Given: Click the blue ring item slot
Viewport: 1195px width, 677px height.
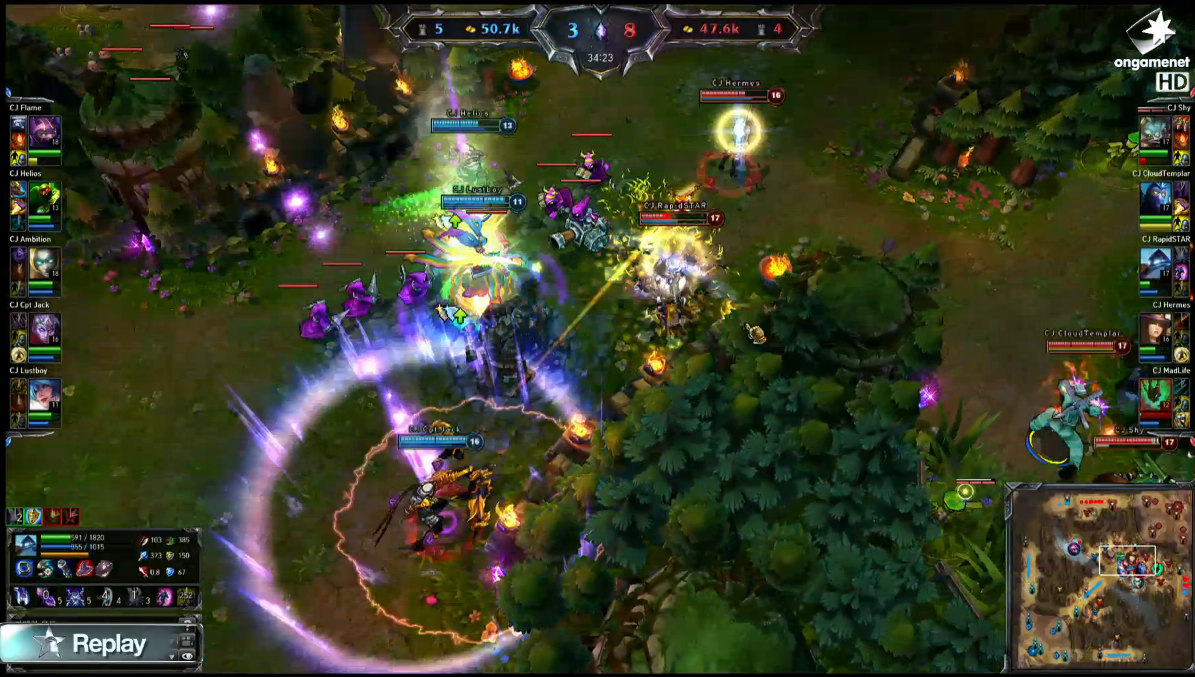Looking at the screenshot, I should click(x=24, y=568).
